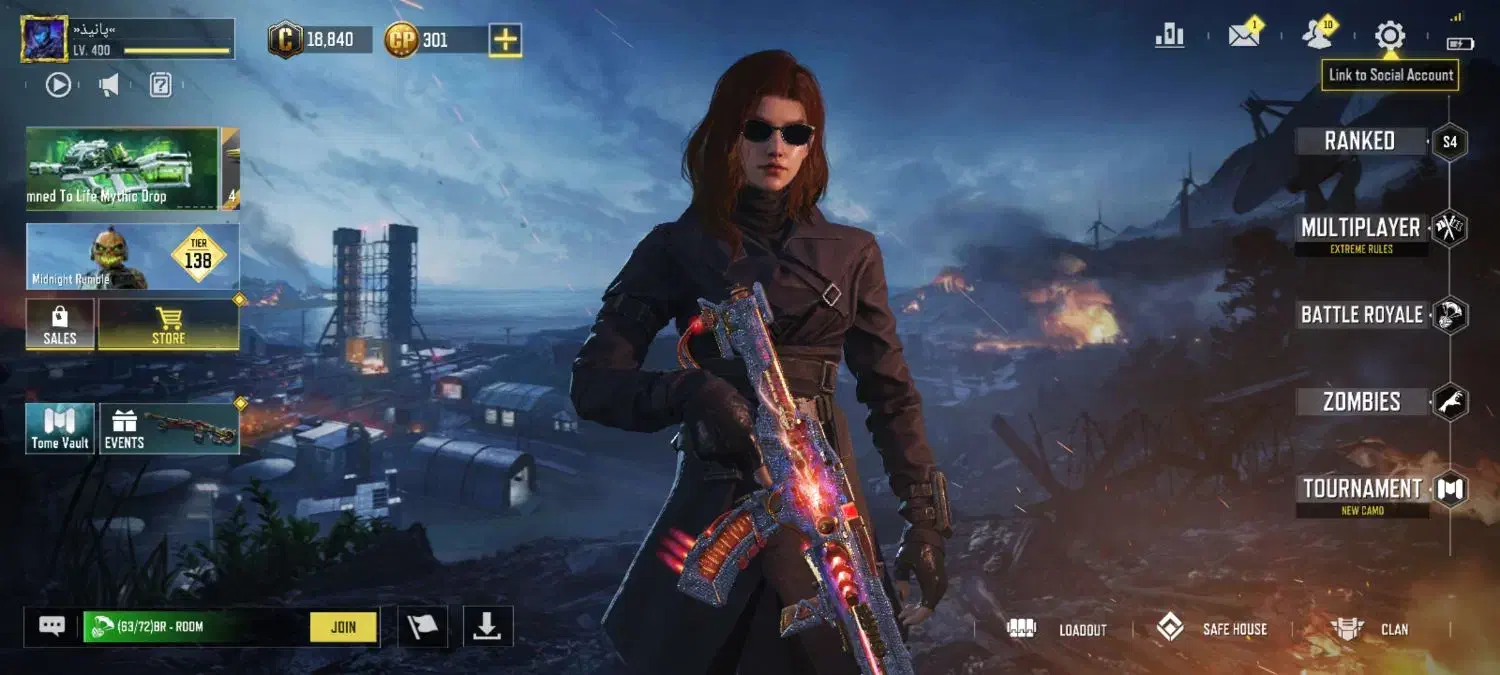1500x675 pixels.
Task: View the Events panel
Action: pos(169,428)
